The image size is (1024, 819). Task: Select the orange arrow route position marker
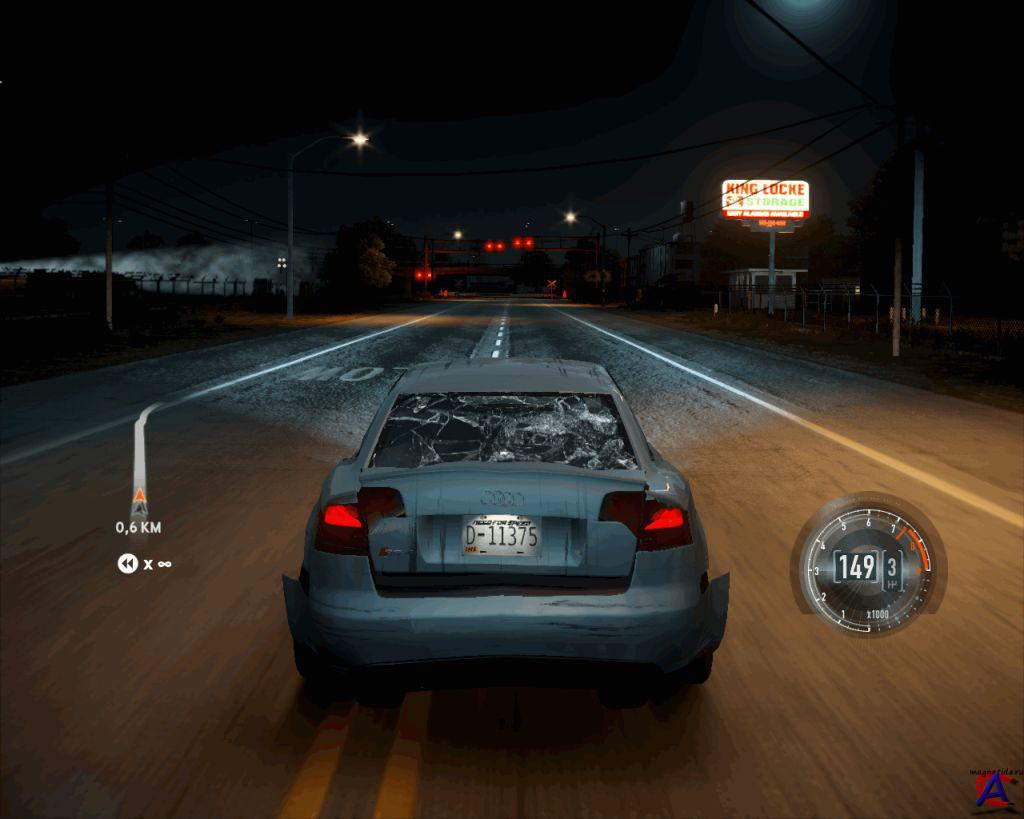coord(138,498)
